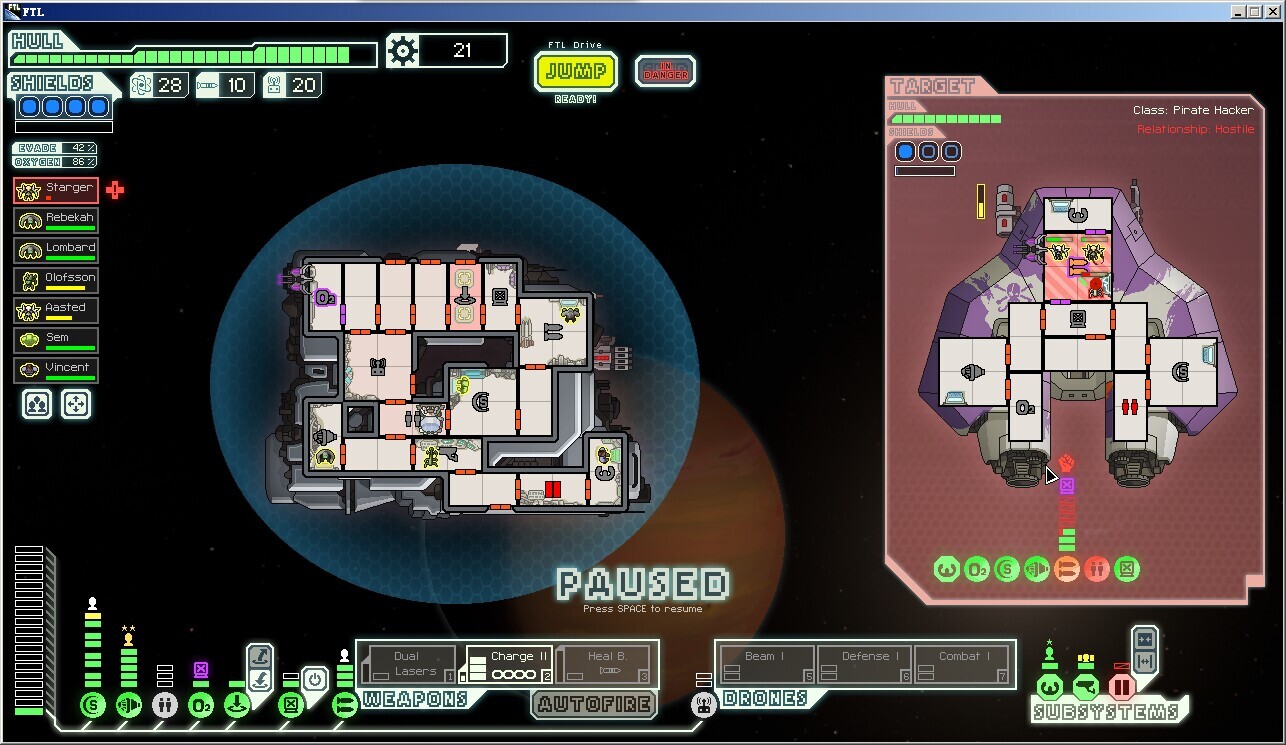
Task: Click the weapons system power icon
Action: point(345,706)
